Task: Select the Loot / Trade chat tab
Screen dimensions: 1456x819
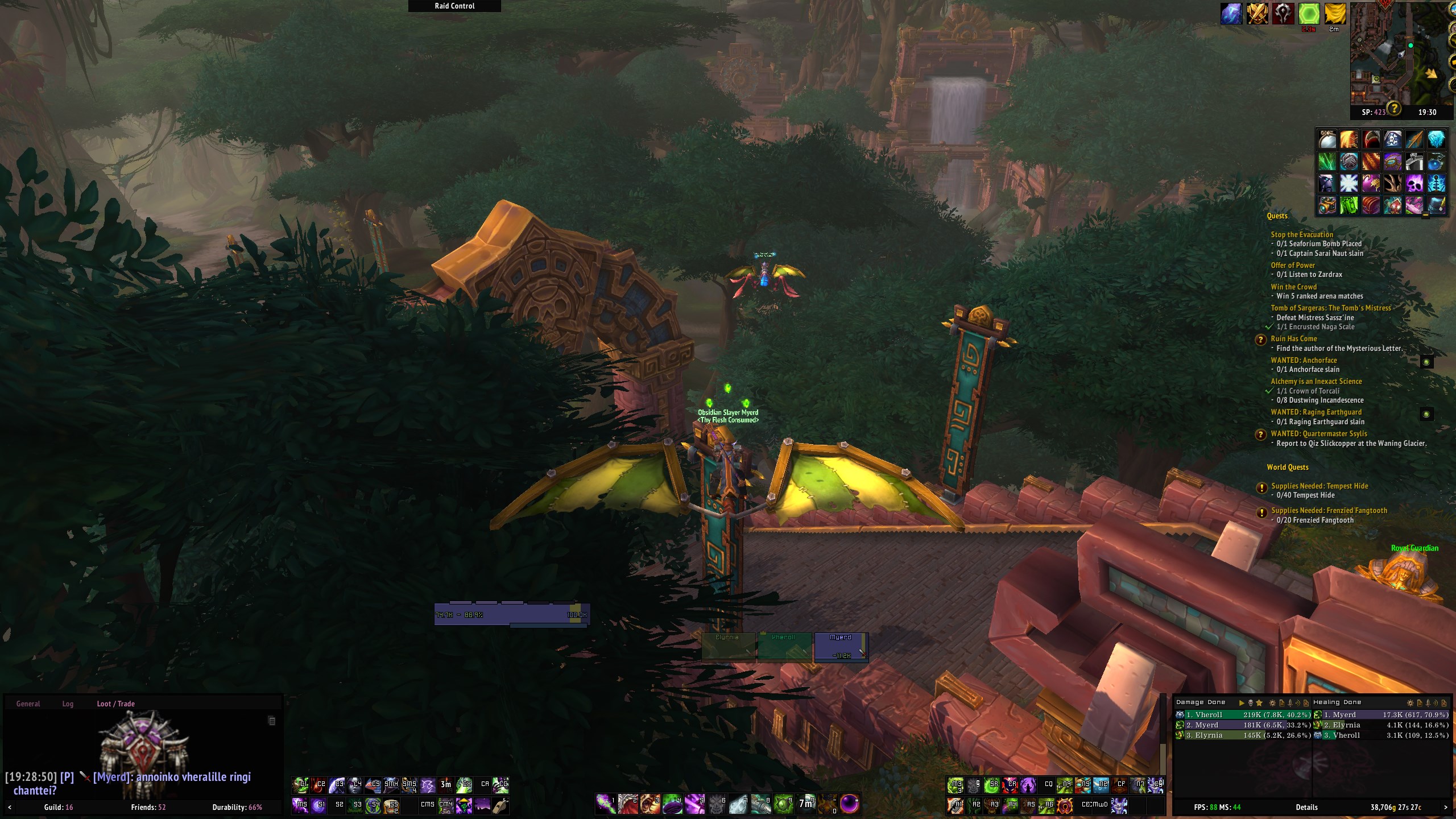Action: click(115, 704)
